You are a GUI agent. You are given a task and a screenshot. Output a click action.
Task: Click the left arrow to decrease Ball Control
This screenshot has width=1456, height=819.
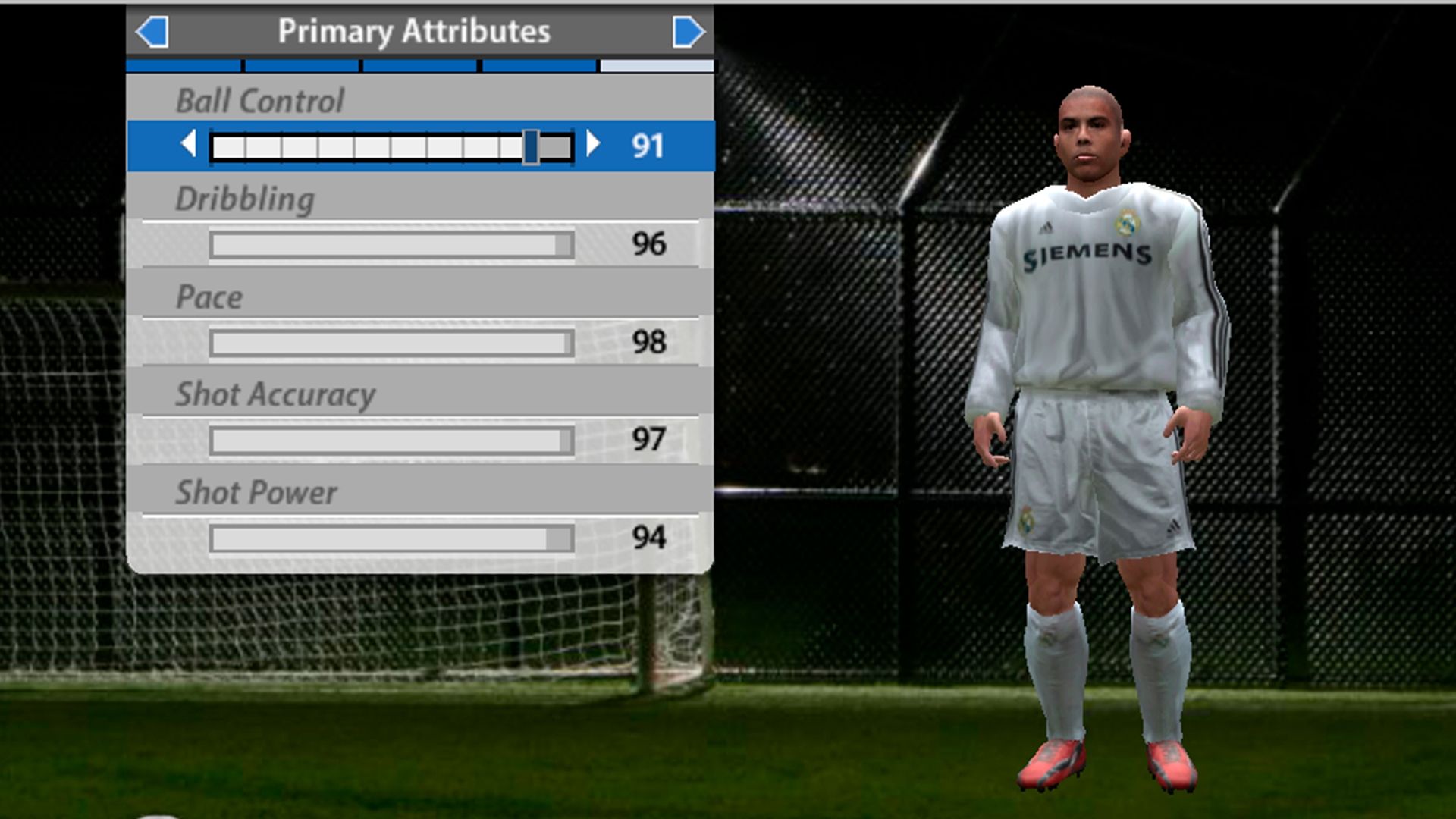[187, 146]
